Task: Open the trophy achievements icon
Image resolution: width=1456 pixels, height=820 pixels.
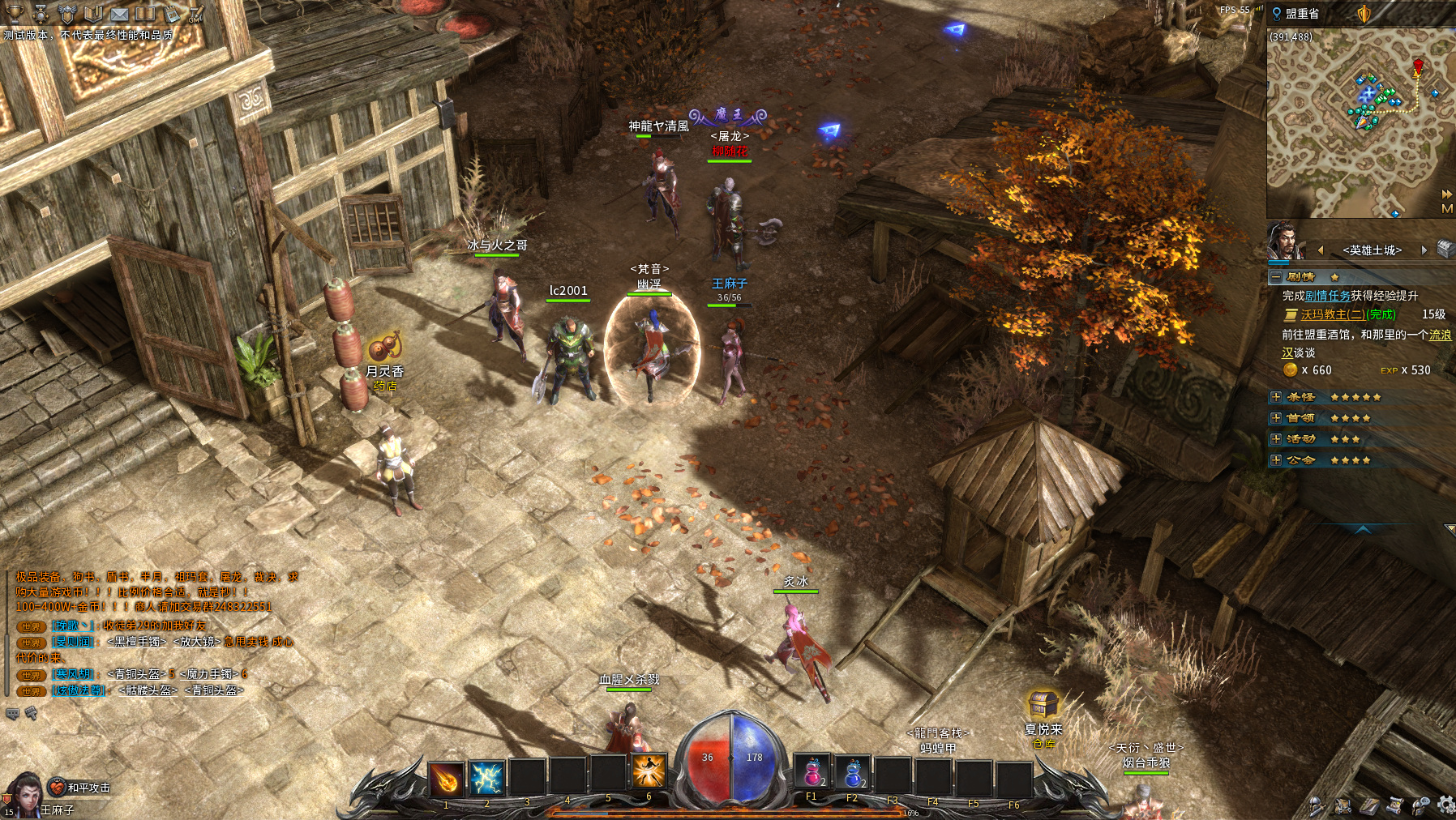Action: click(15, 14)
